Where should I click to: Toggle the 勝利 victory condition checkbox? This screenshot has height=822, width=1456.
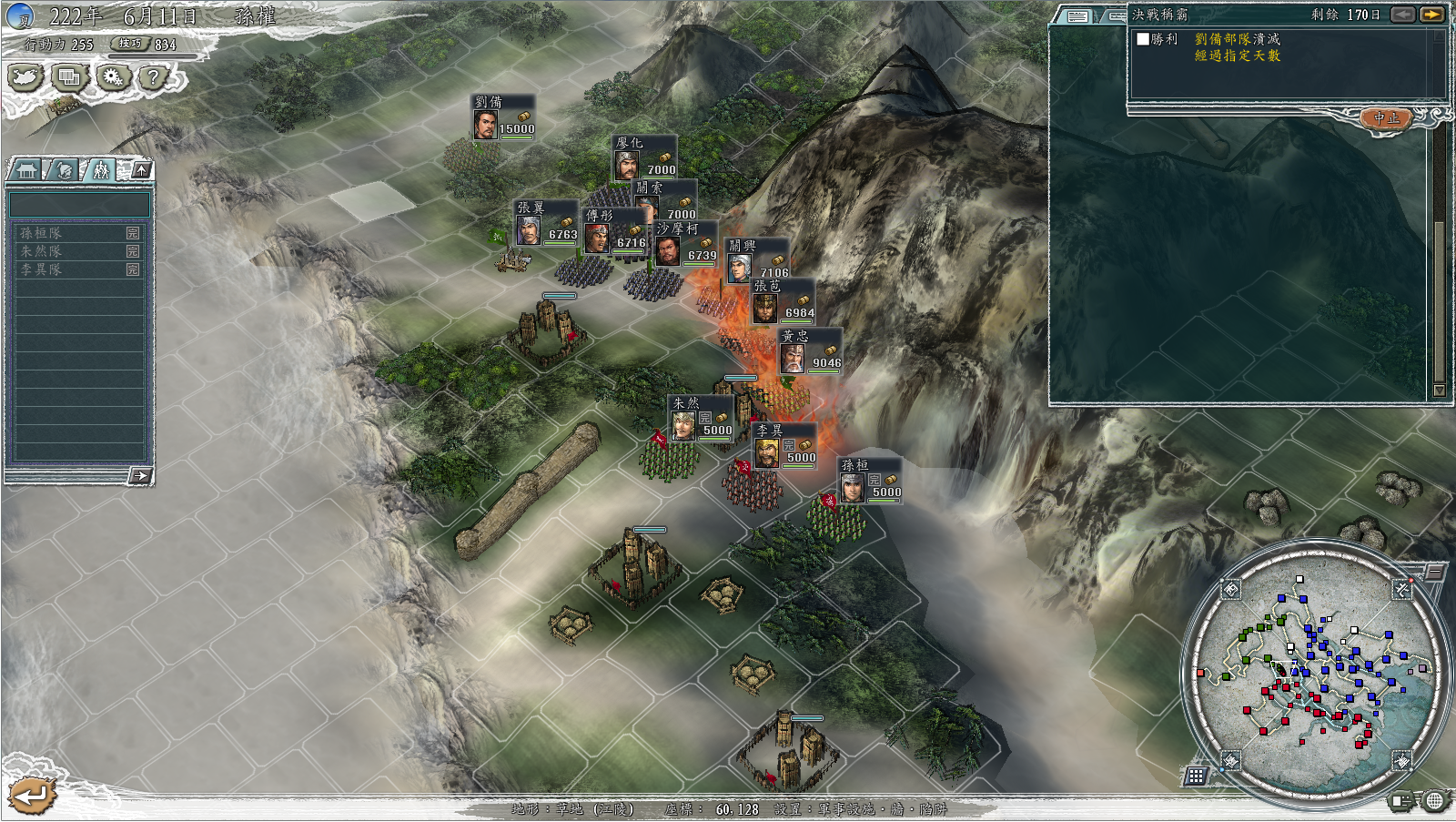(1143, 39)
